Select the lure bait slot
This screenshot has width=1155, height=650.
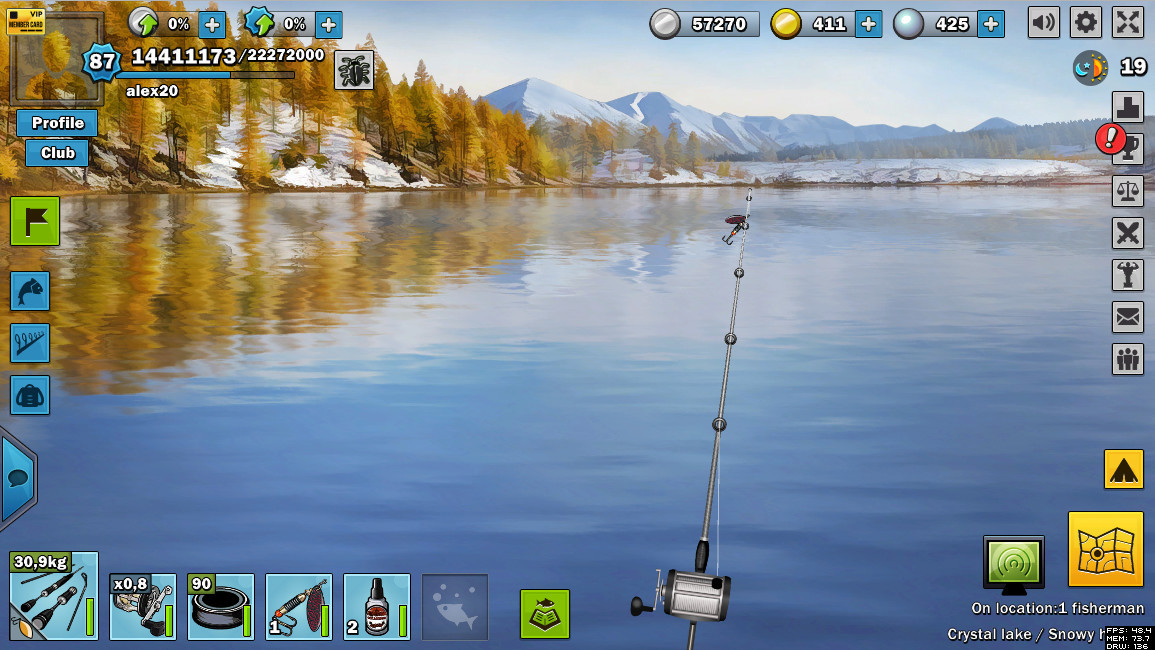[298, 606]
